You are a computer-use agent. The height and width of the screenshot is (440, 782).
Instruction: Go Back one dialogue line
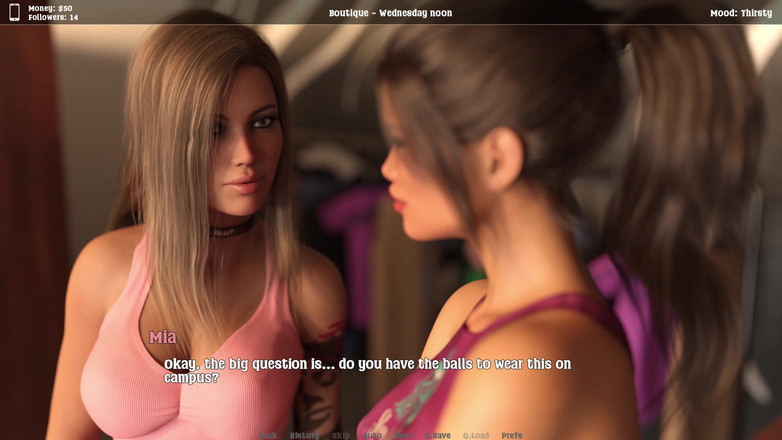click(268, 435)
